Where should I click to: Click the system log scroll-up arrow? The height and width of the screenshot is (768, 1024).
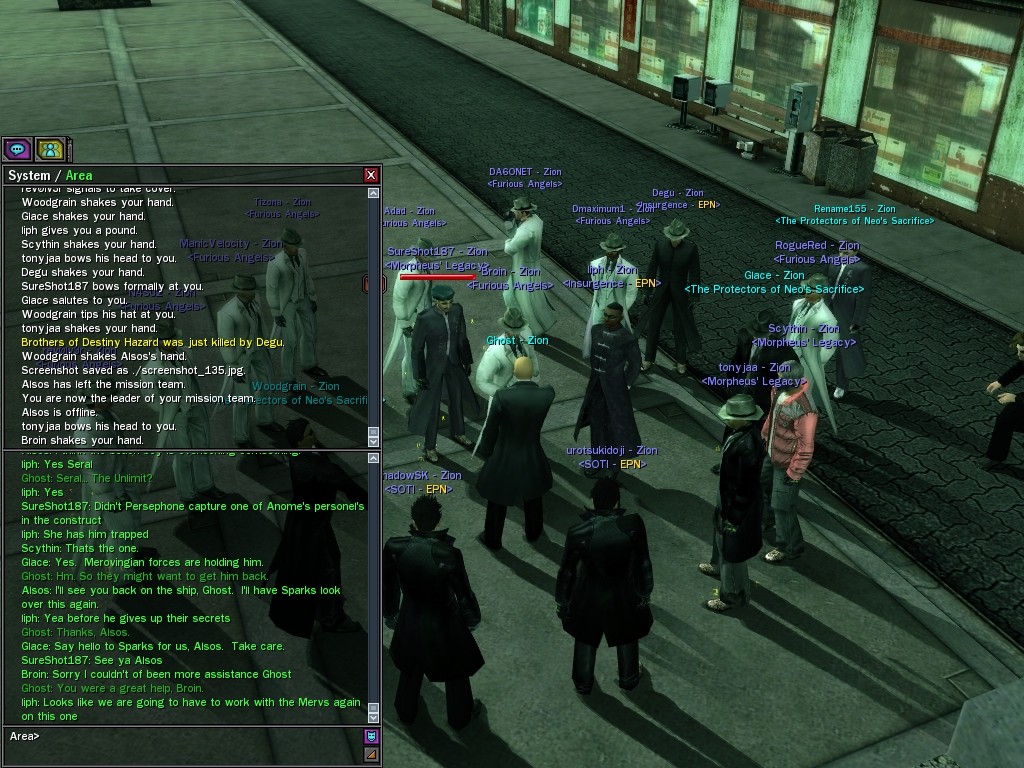coord(374,193)
